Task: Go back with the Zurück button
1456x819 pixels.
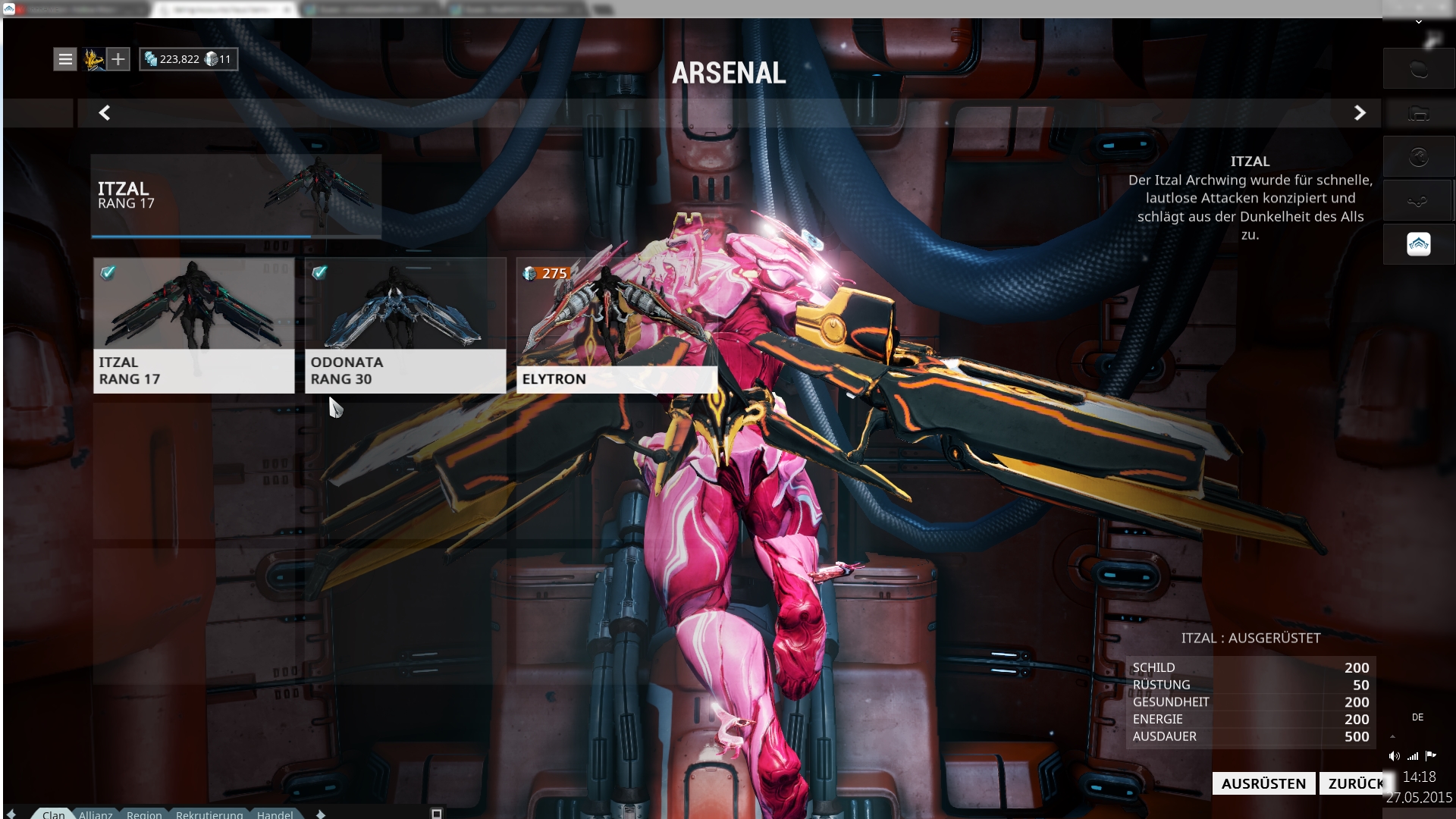Action: 1354,783
